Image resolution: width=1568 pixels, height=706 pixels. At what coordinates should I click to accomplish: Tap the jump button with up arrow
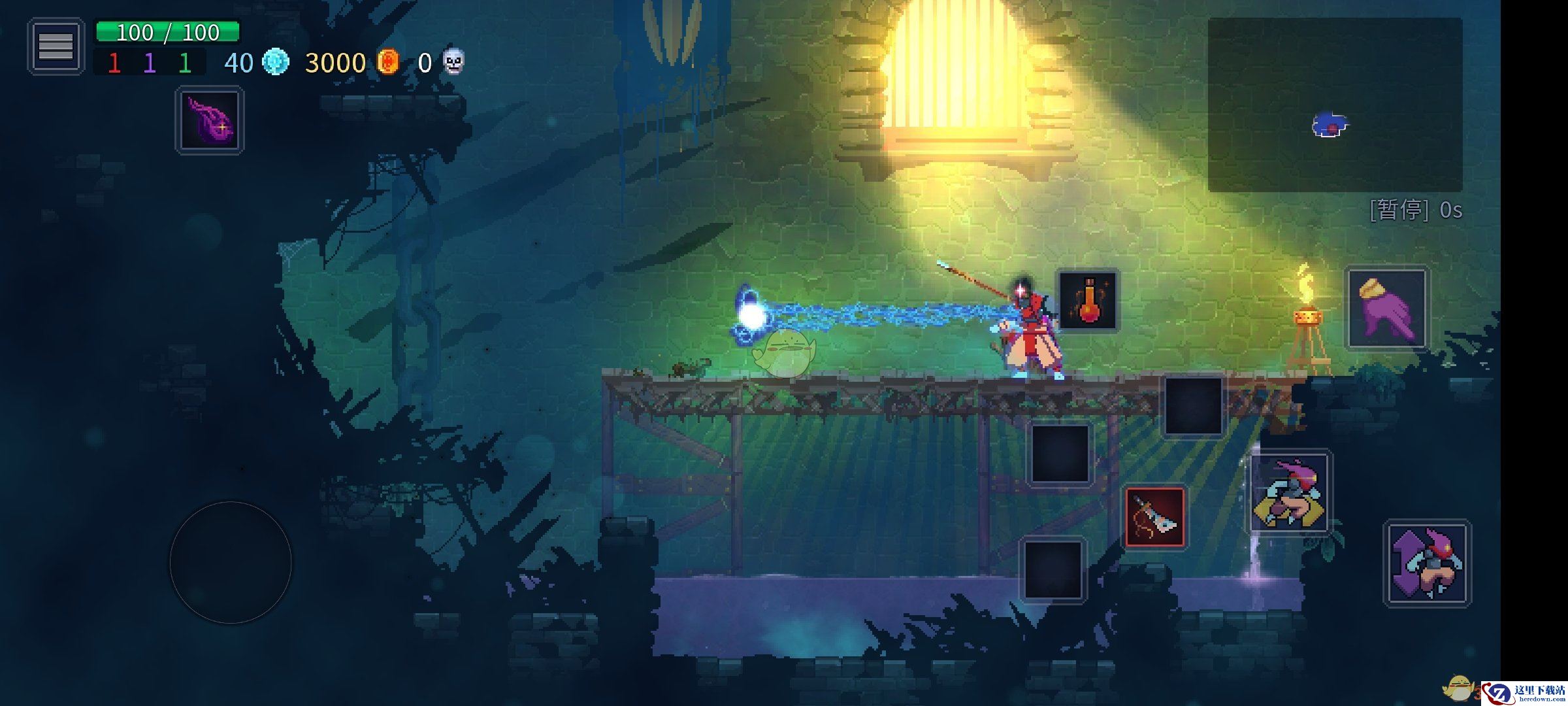(x=1427, y=563)
